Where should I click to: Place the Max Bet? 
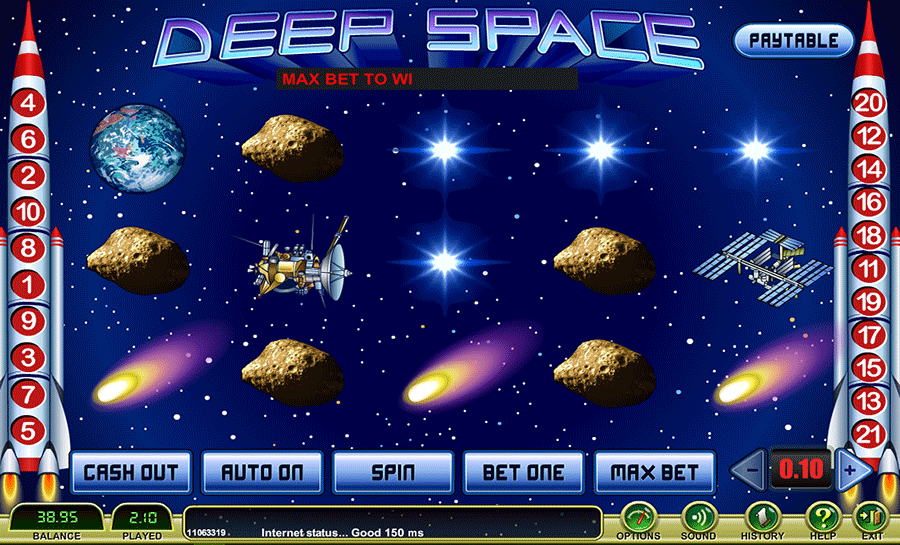coord(655,472)
